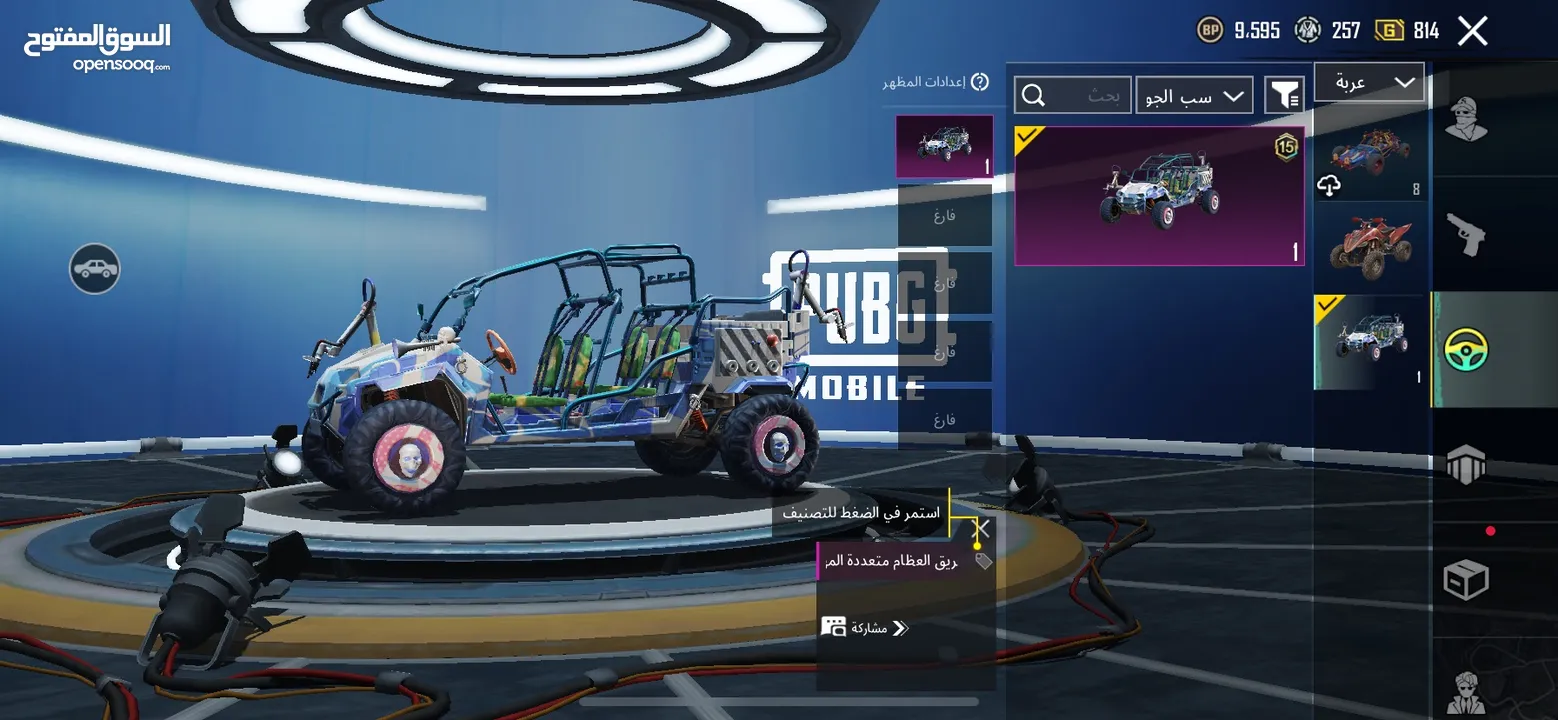The image size is (1558, 720).
Task: Open the سب الجو filter dropdown
Action: click(1194, 96)
